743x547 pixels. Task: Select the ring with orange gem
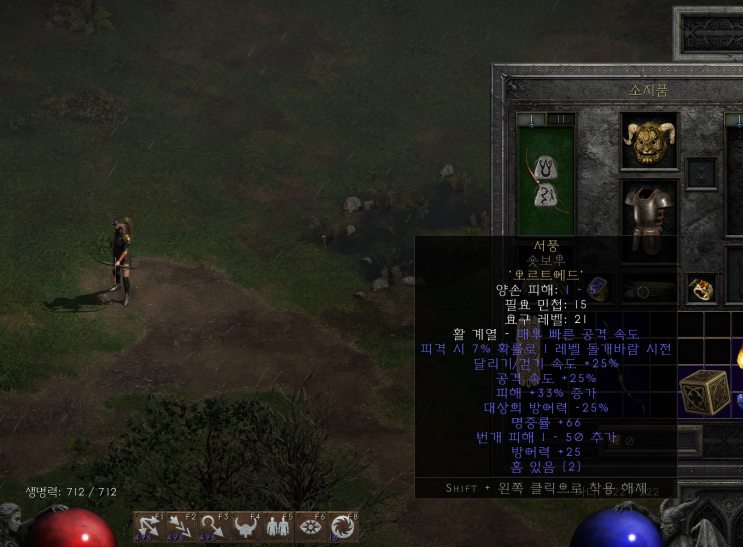coord(700,290)
